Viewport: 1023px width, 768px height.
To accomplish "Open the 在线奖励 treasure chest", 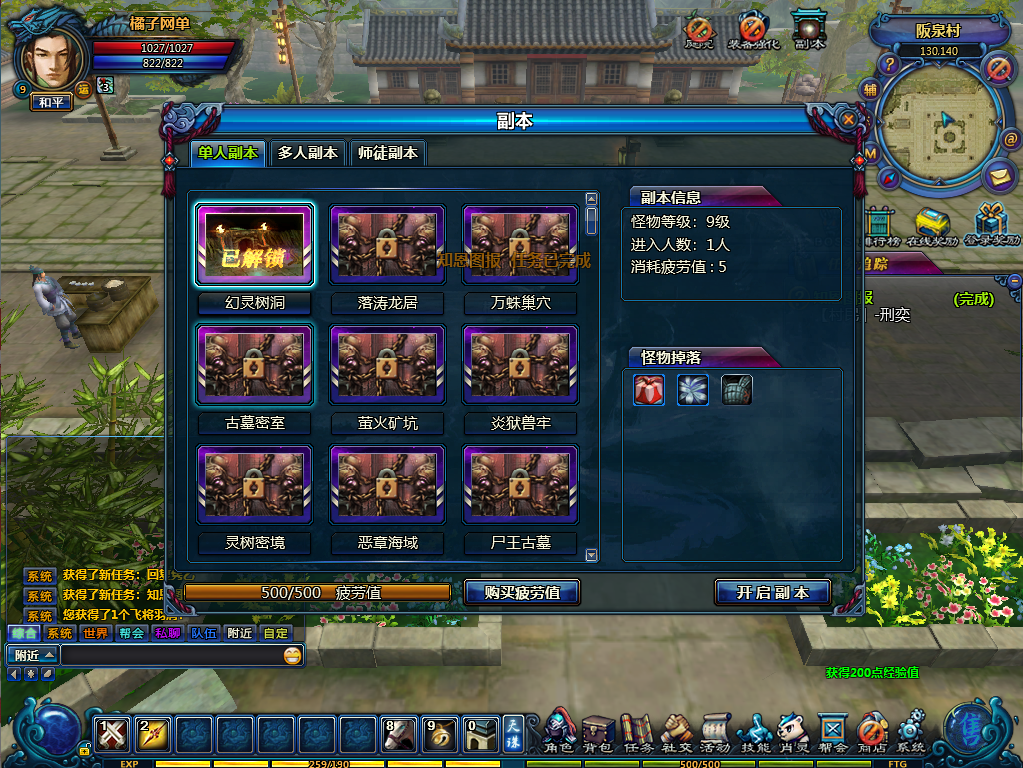I will pos(932,225).
